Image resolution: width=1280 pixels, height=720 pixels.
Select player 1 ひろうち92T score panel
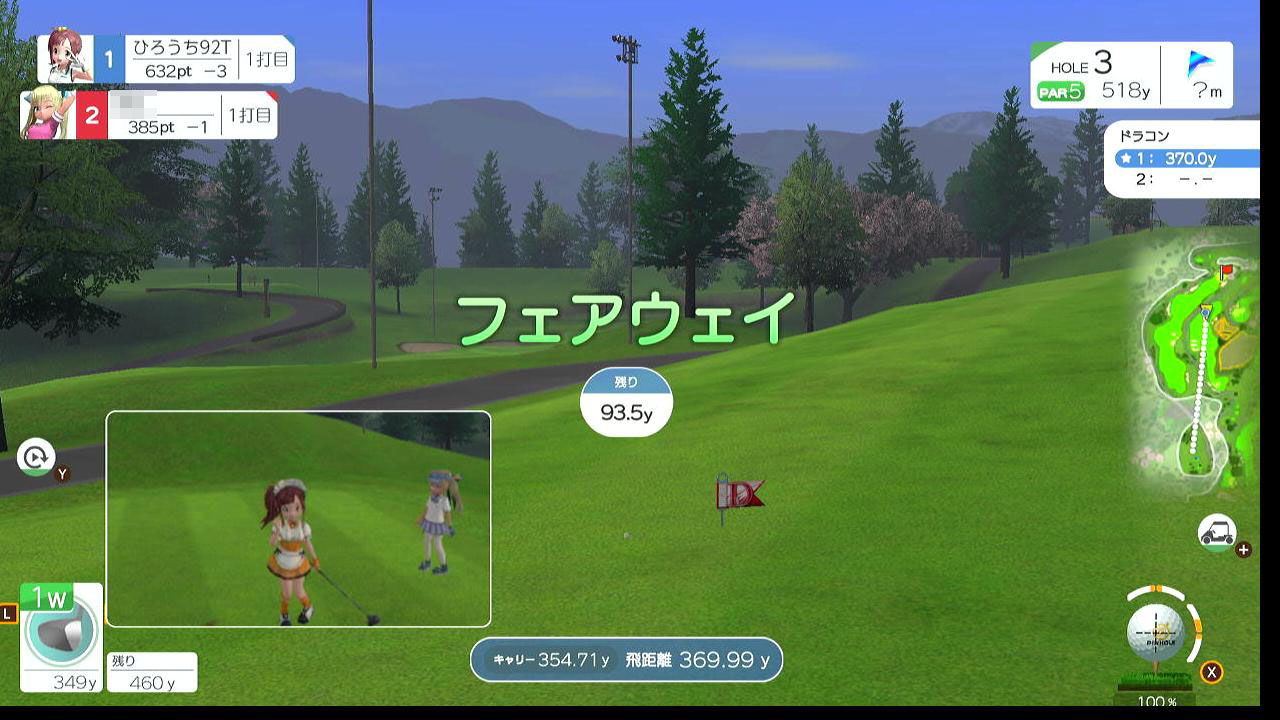point(166,59)
